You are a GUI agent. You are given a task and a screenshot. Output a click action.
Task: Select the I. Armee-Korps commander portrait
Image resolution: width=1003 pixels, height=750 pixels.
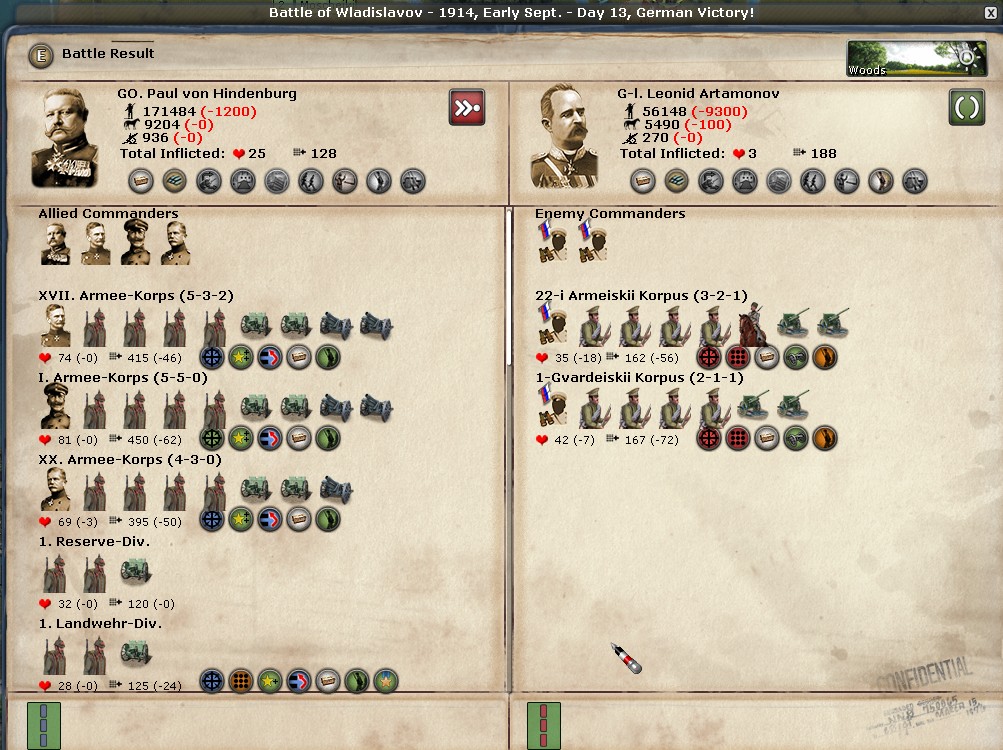[x=56, y=408]
